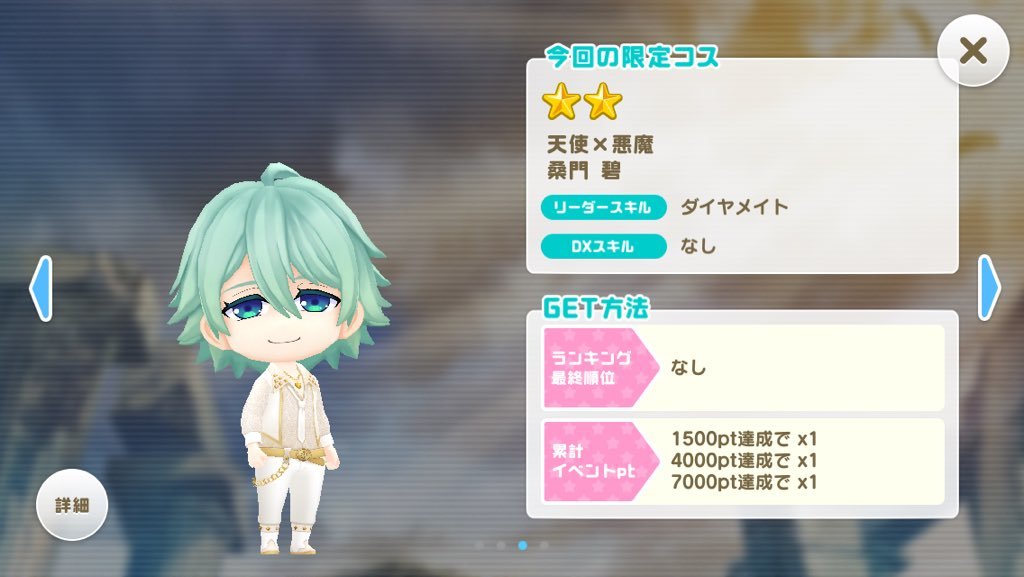This screenshot has width=1024, height=577.
Task: Open the 詳細 details button
Action: [72, 505]
